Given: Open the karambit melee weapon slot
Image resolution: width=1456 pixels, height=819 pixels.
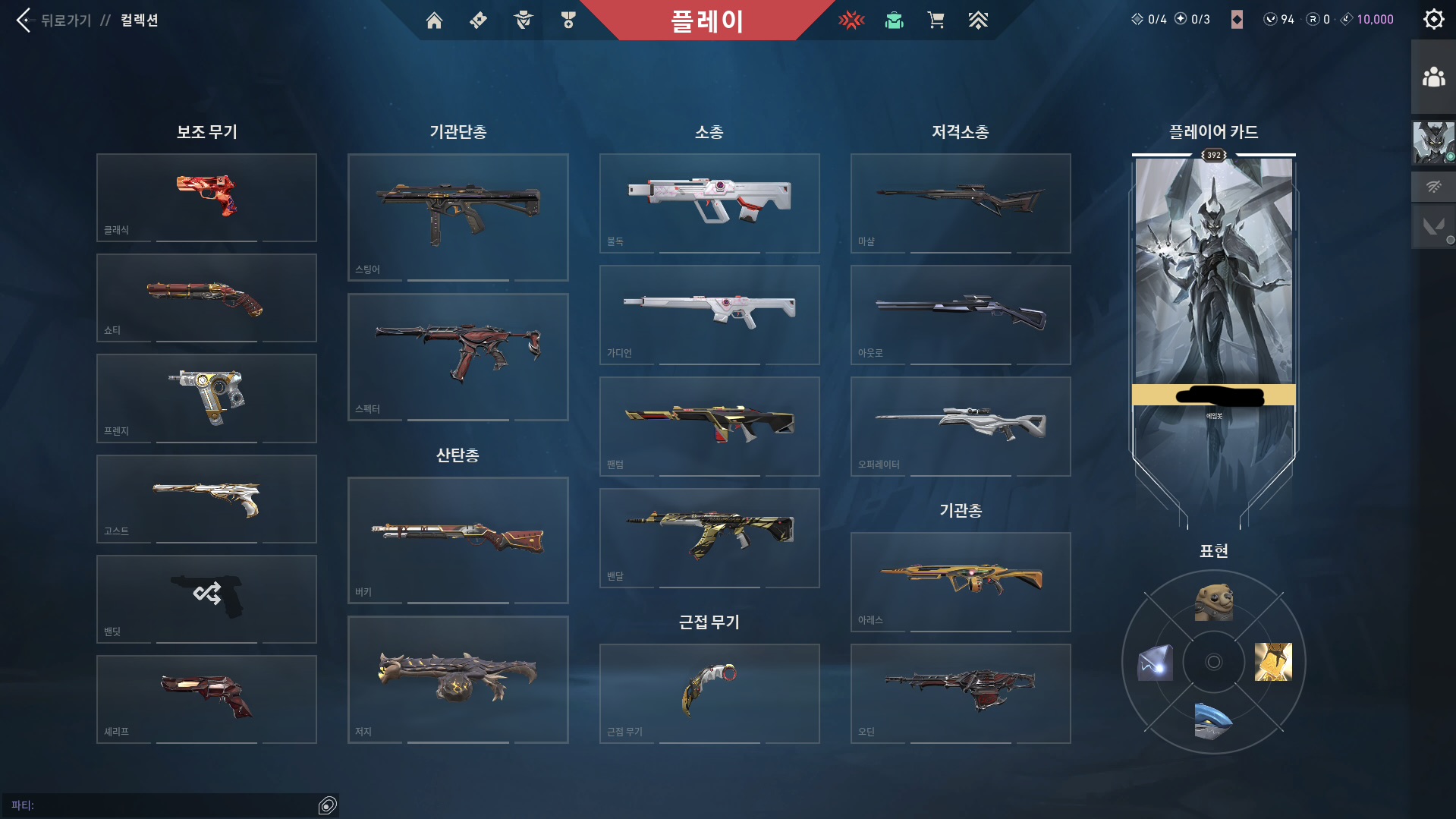Looking at the screenshot, I should pyautogui.click(x=709, y=693).
